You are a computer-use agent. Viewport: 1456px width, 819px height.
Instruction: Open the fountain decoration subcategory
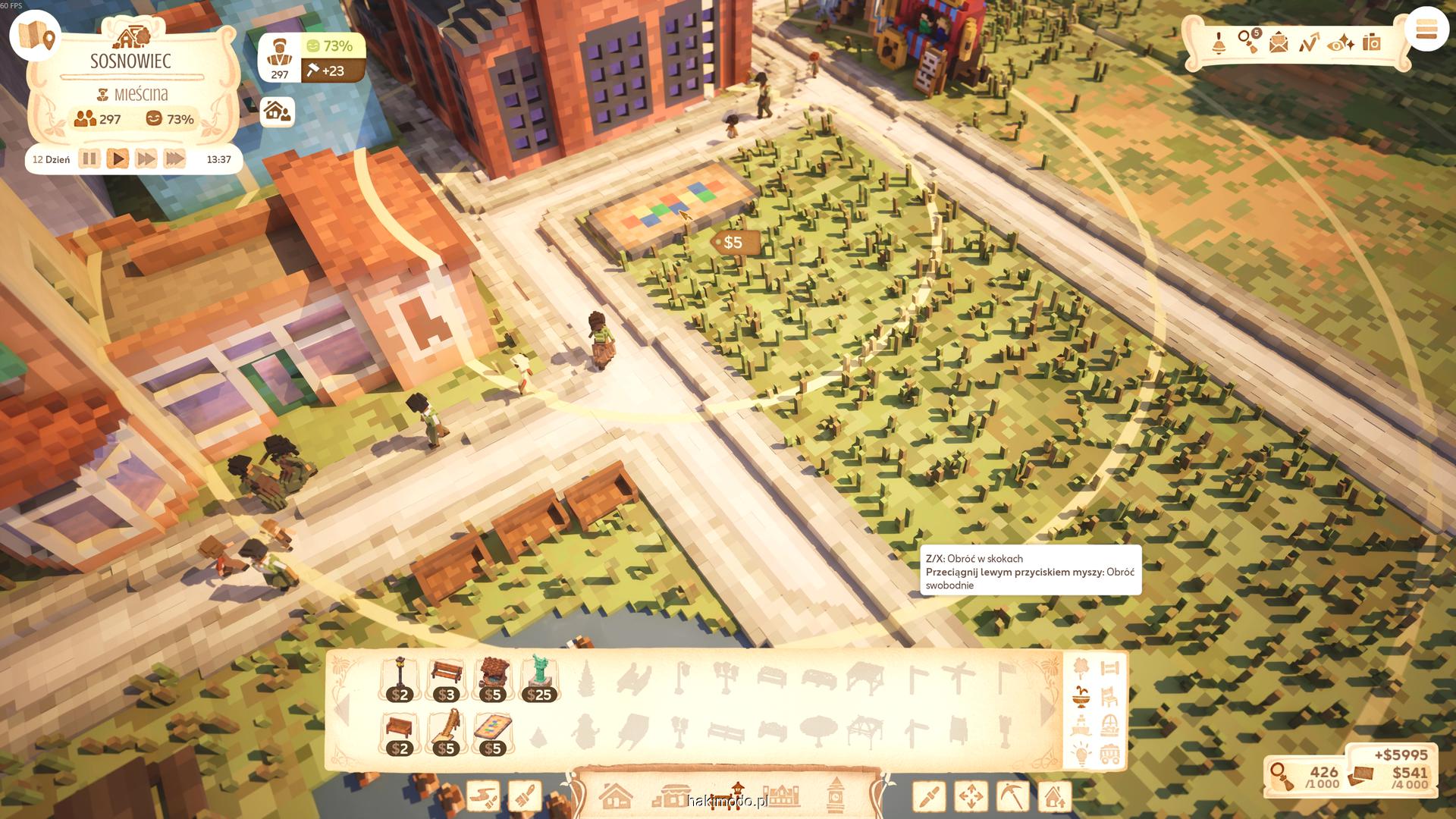pyautogui.click(x=1081, y=695)
